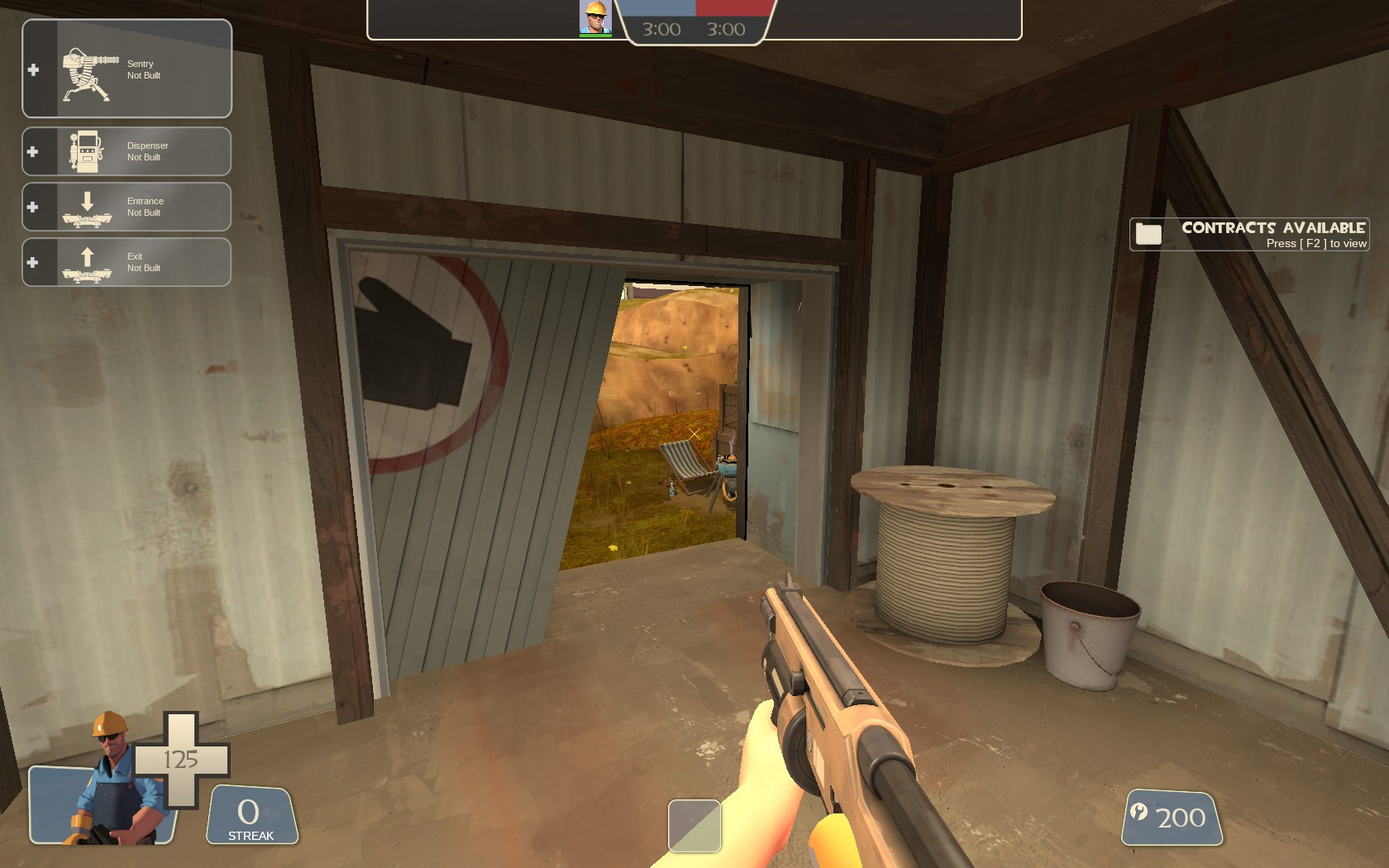Viewport: 1389px width, 868px height.
Task: Select the RED team 3:00 timer
Action: (x=725, y=27)
